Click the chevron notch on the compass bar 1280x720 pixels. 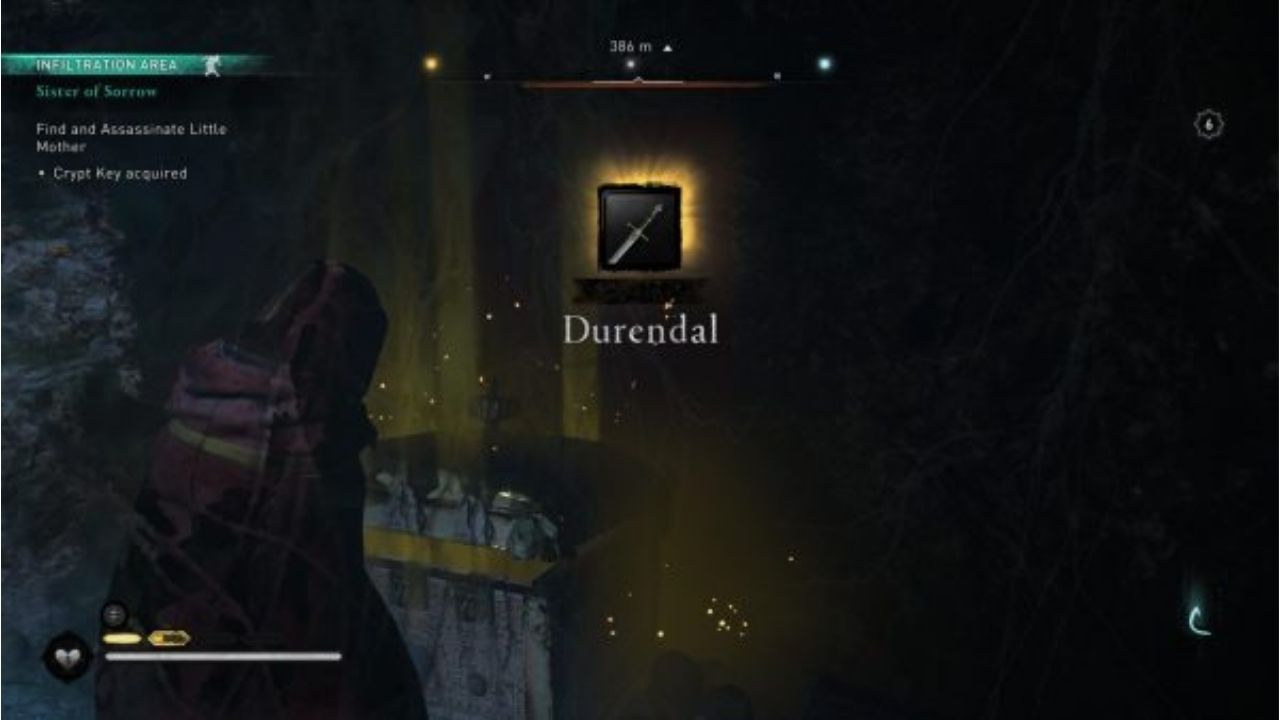point(637,80)
